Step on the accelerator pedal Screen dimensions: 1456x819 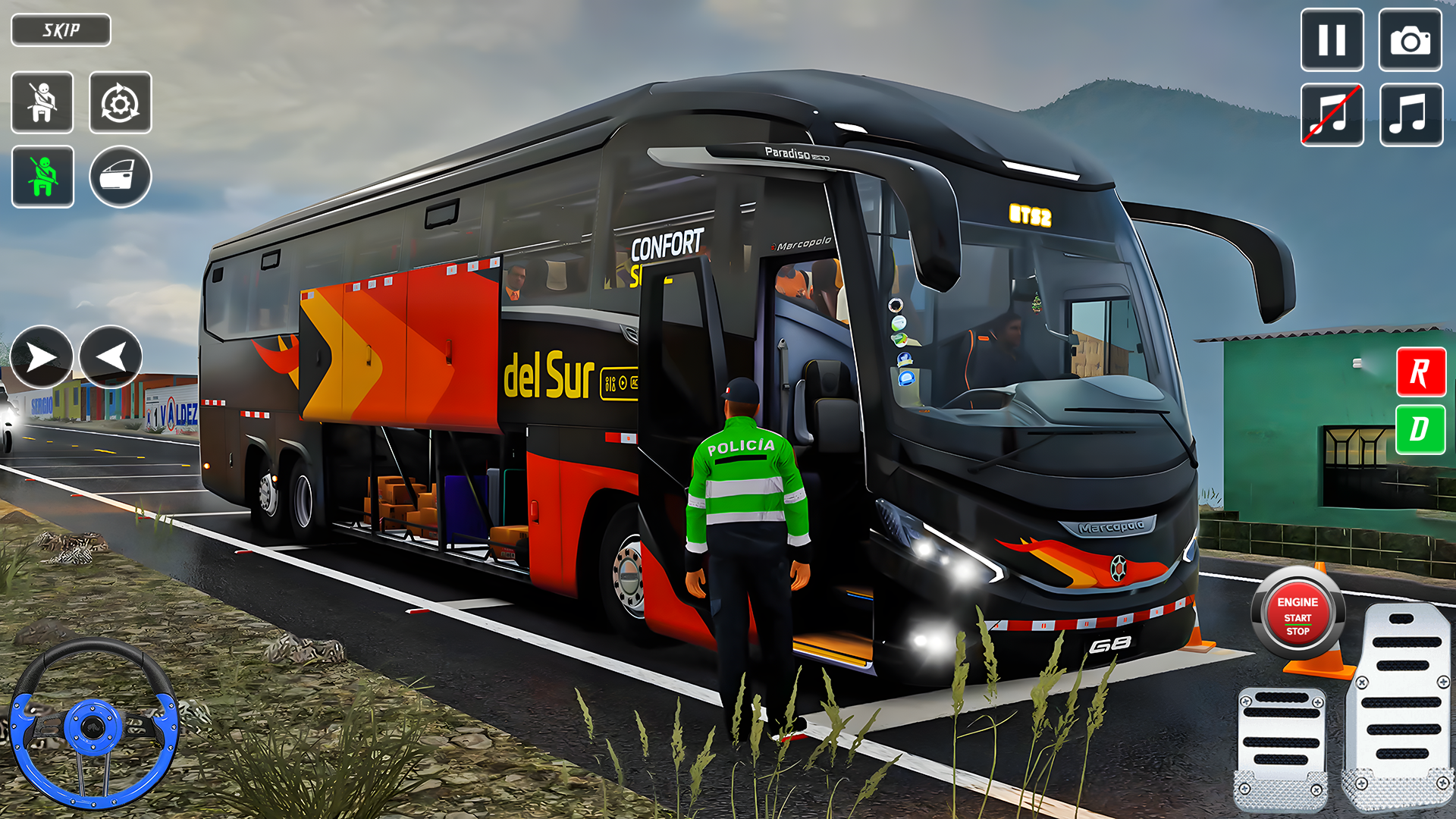coord(1400,705)
